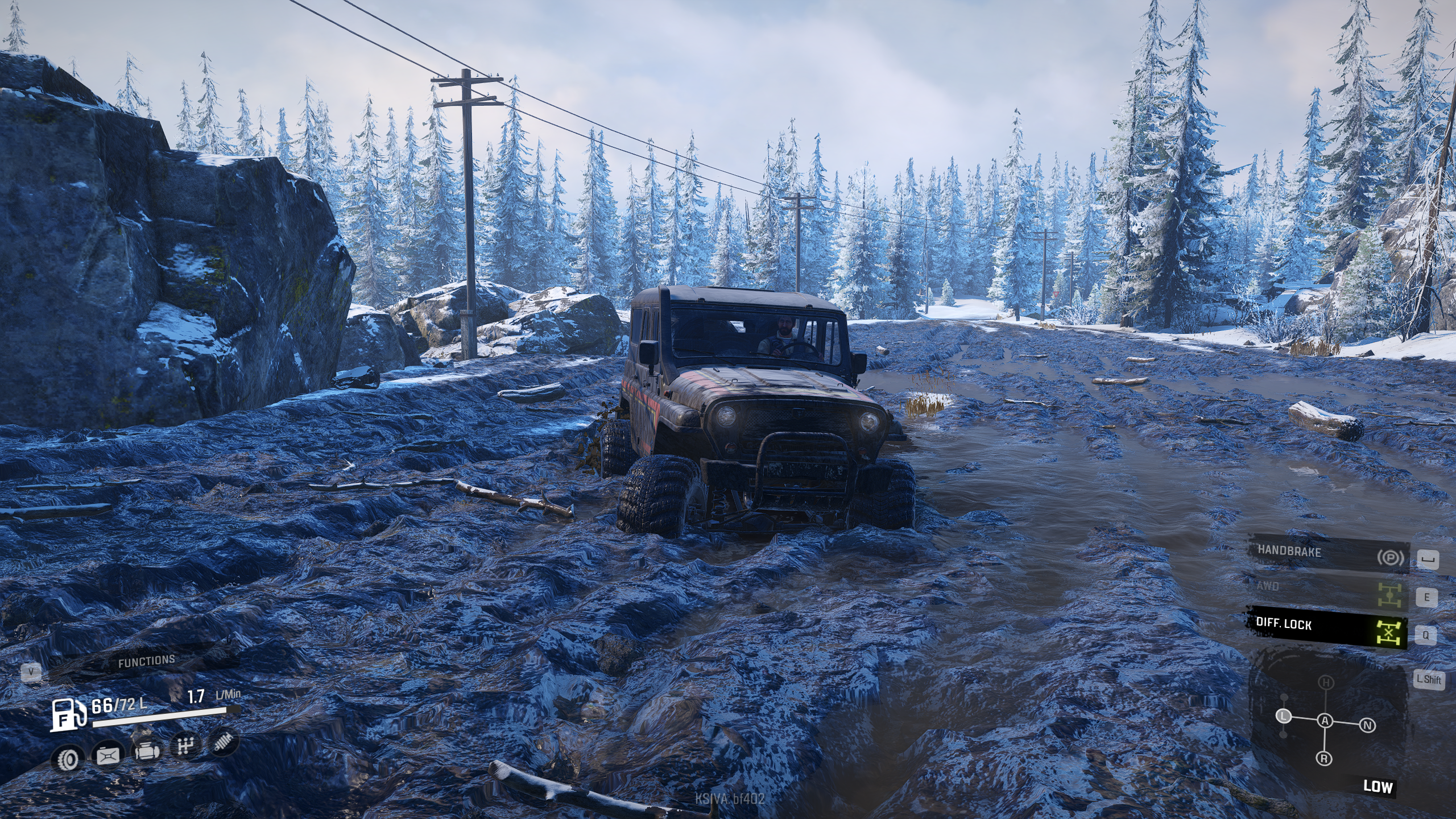Click the fuel pump icon
The height and width of the screenshot is (819, 1456).
coord(68,715)
